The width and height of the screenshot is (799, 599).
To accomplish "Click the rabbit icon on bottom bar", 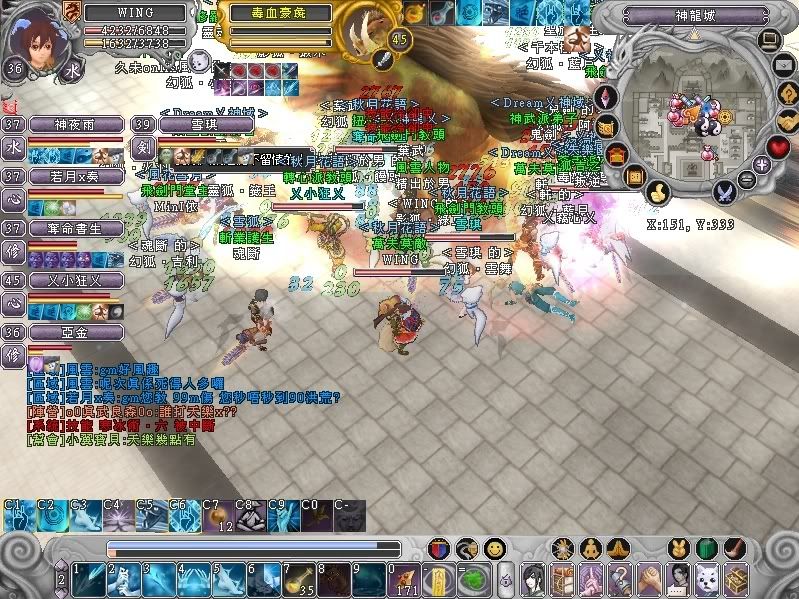I will point(678,548).
